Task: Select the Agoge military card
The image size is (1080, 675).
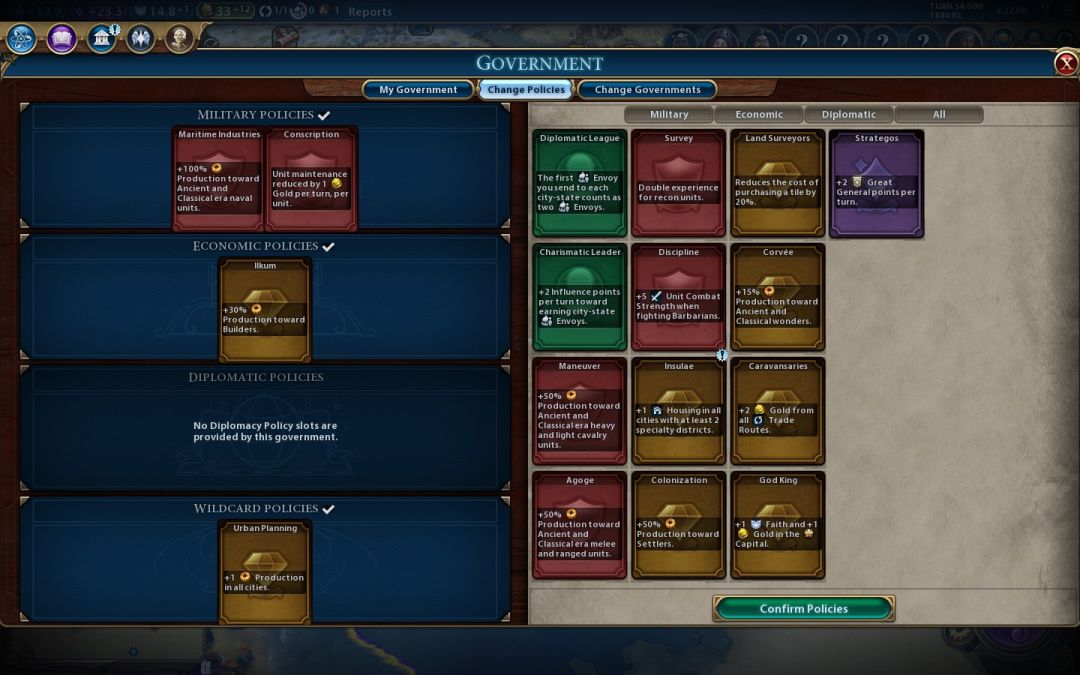Action: 580,525
